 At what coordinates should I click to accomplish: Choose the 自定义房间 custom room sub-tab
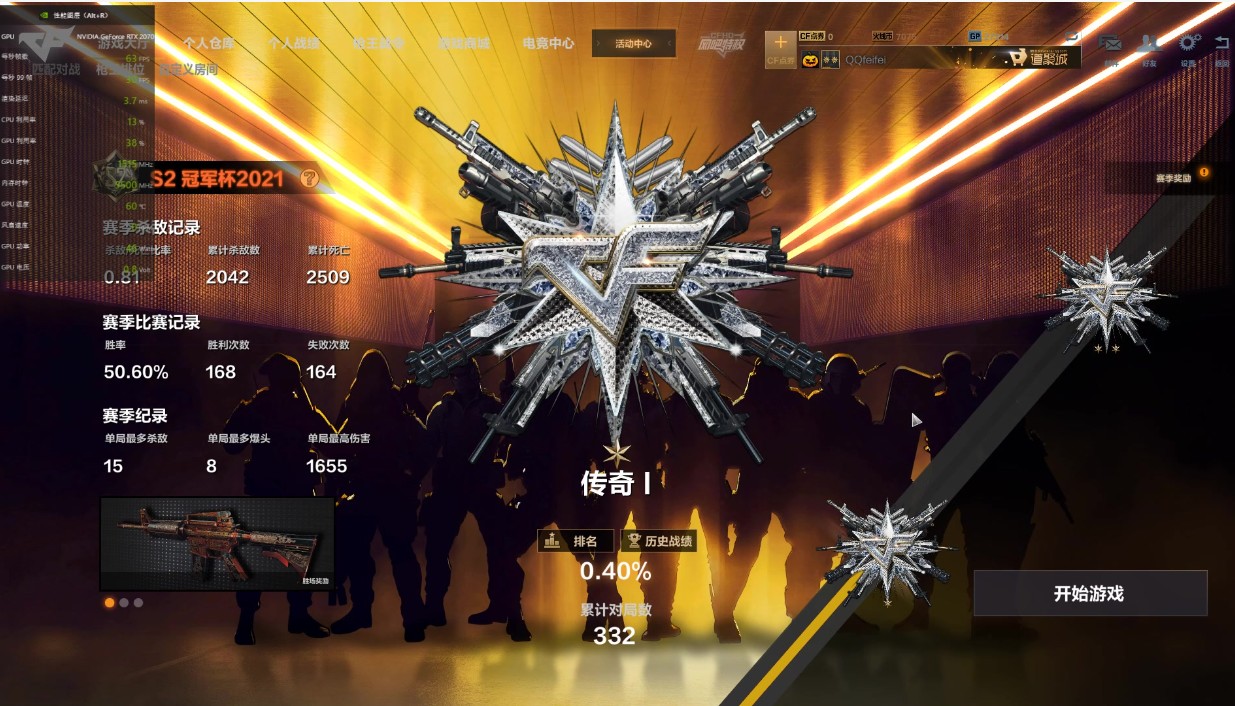188,70
